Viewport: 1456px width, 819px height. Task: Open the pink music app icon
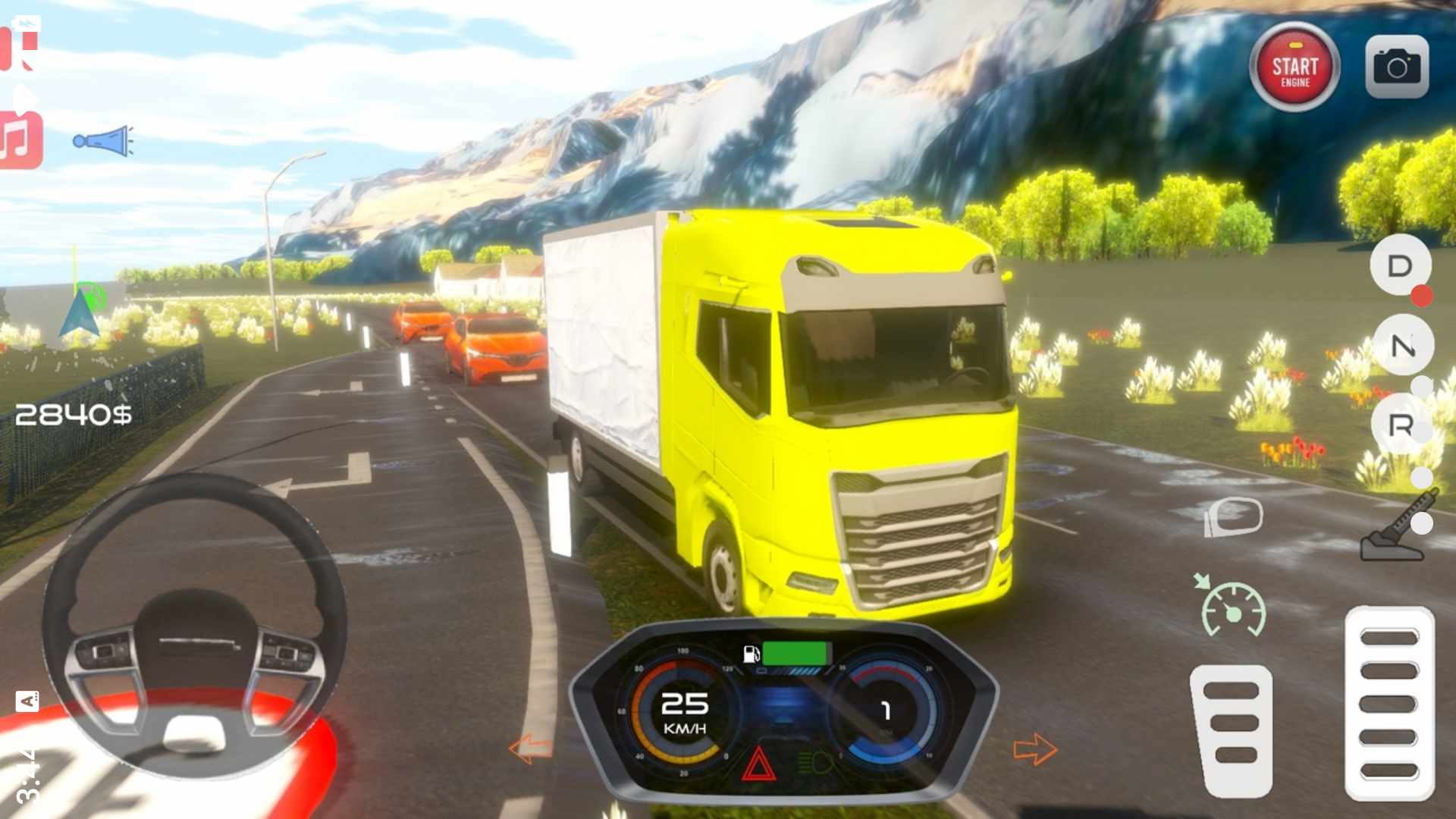[20, 141]
